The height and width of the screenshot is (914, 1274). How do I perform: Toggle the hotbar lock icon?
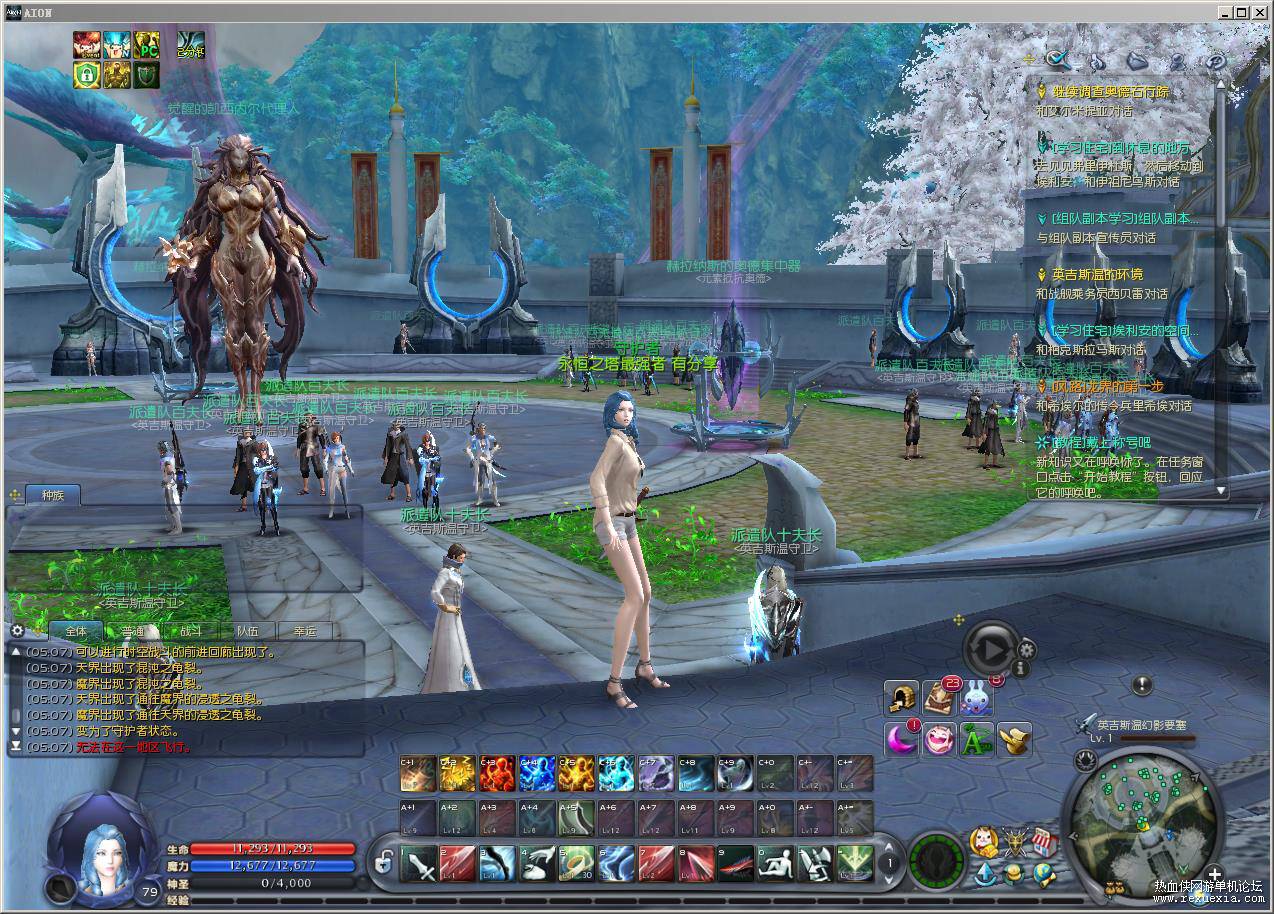(383, 861)
